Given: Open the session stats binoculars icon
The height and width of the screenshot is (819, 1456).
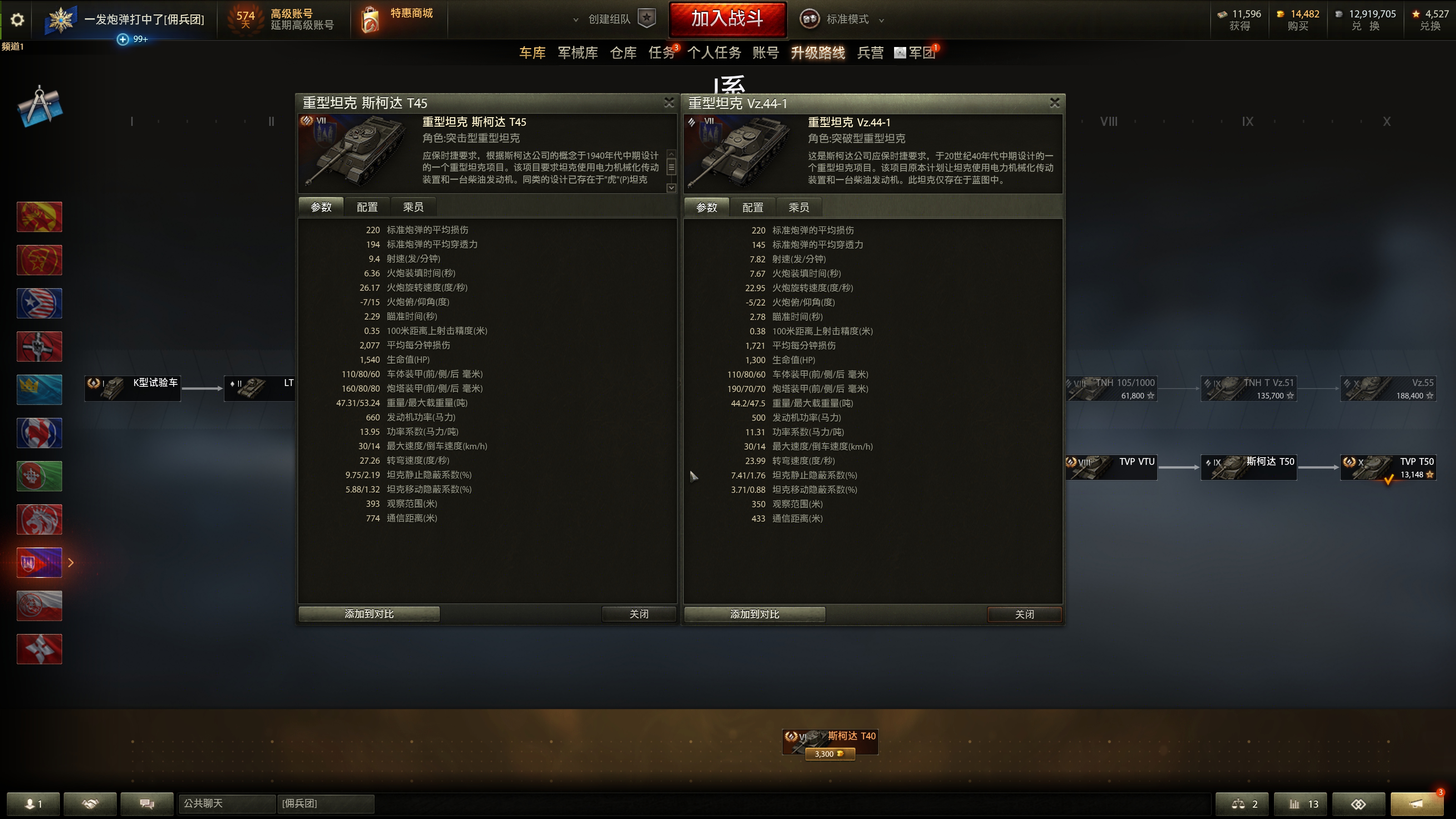Looking at the screenshot, I should click(x=1359, y=804).
